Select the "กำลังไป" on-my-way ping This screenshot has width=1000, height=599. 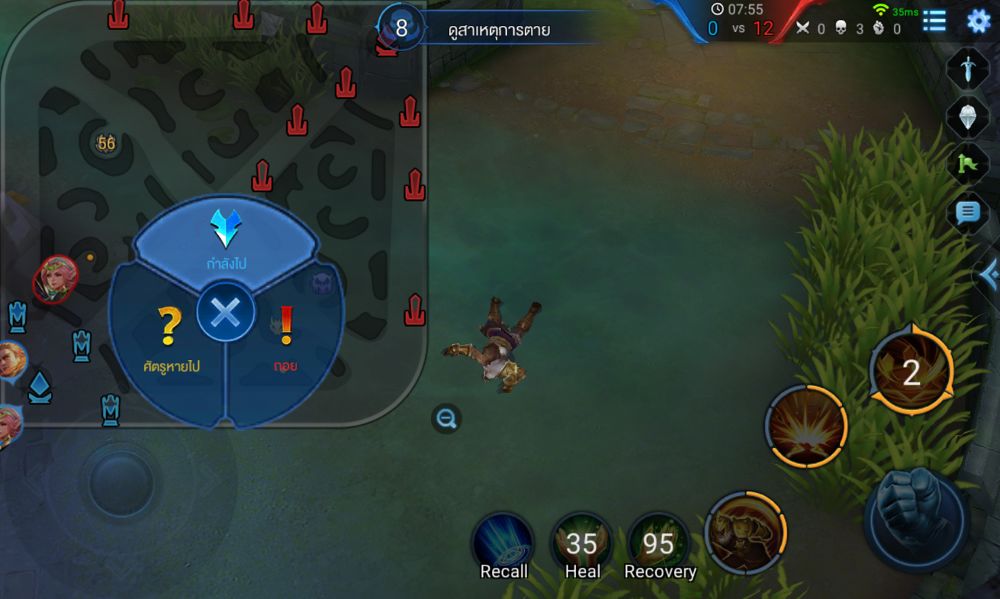(226, 238)
